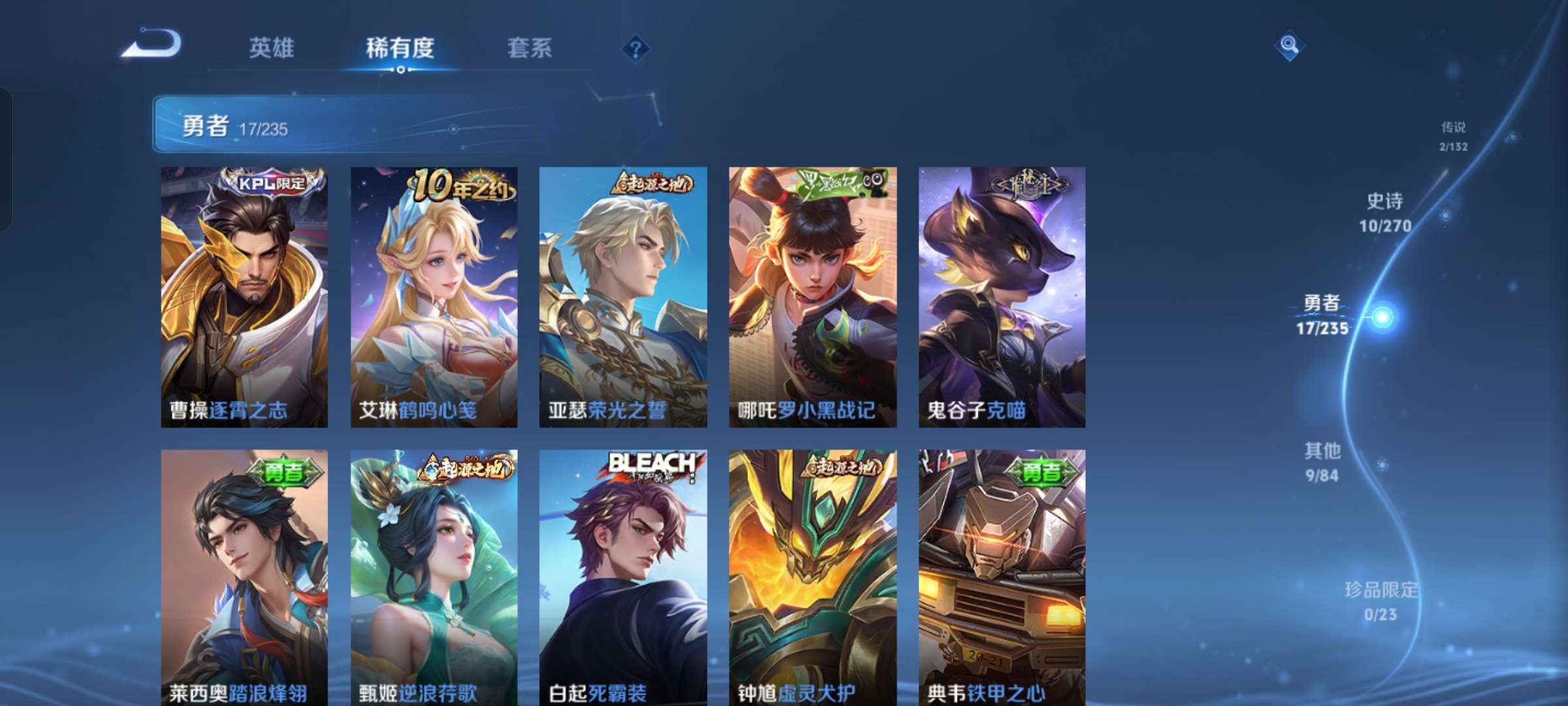This screenshot has height=706, width=1568.
Task: Open the 莱西奥 踏浪烽翎 skin card
Action: (x=244, y=577)
